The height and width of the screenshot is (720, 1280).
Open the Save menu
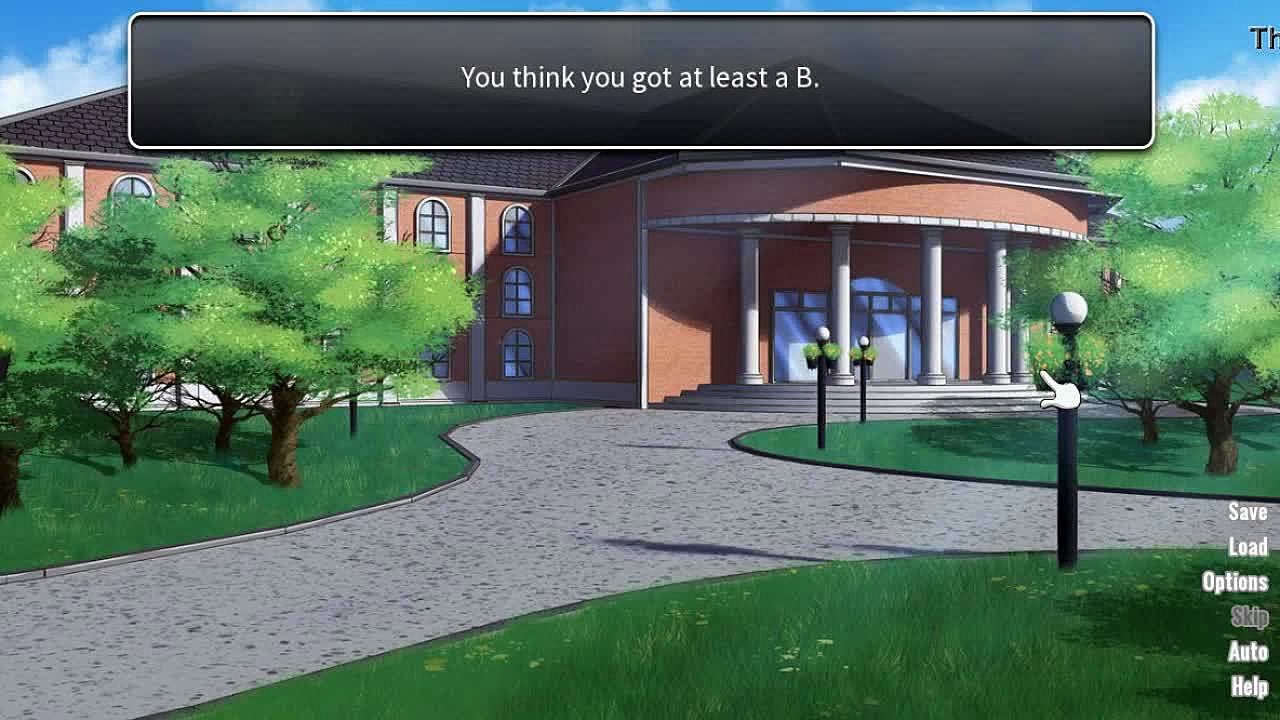click(x=1247, y=512)
